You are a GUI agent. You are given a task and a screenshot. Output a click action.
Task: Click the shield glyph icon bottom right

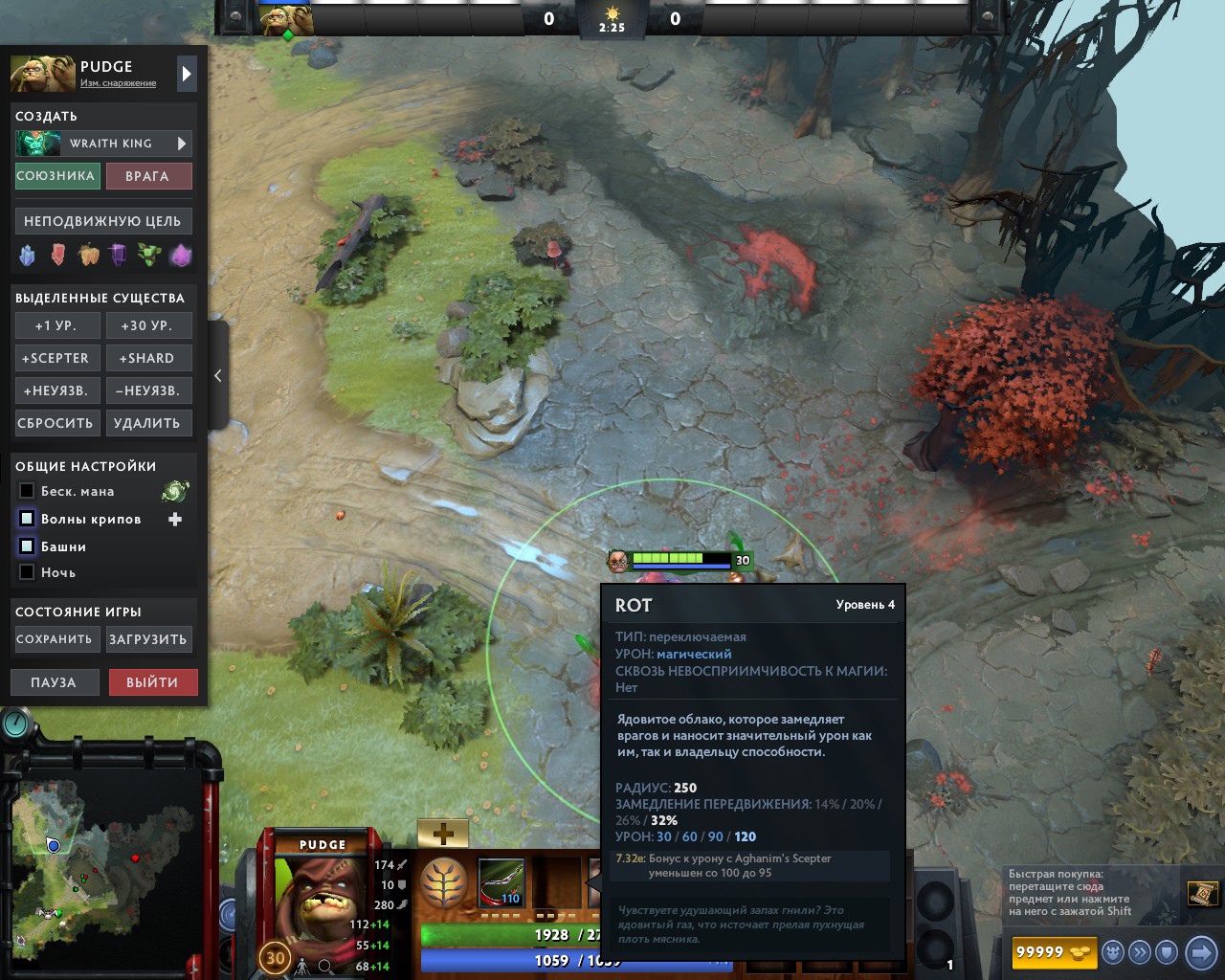1165,952
